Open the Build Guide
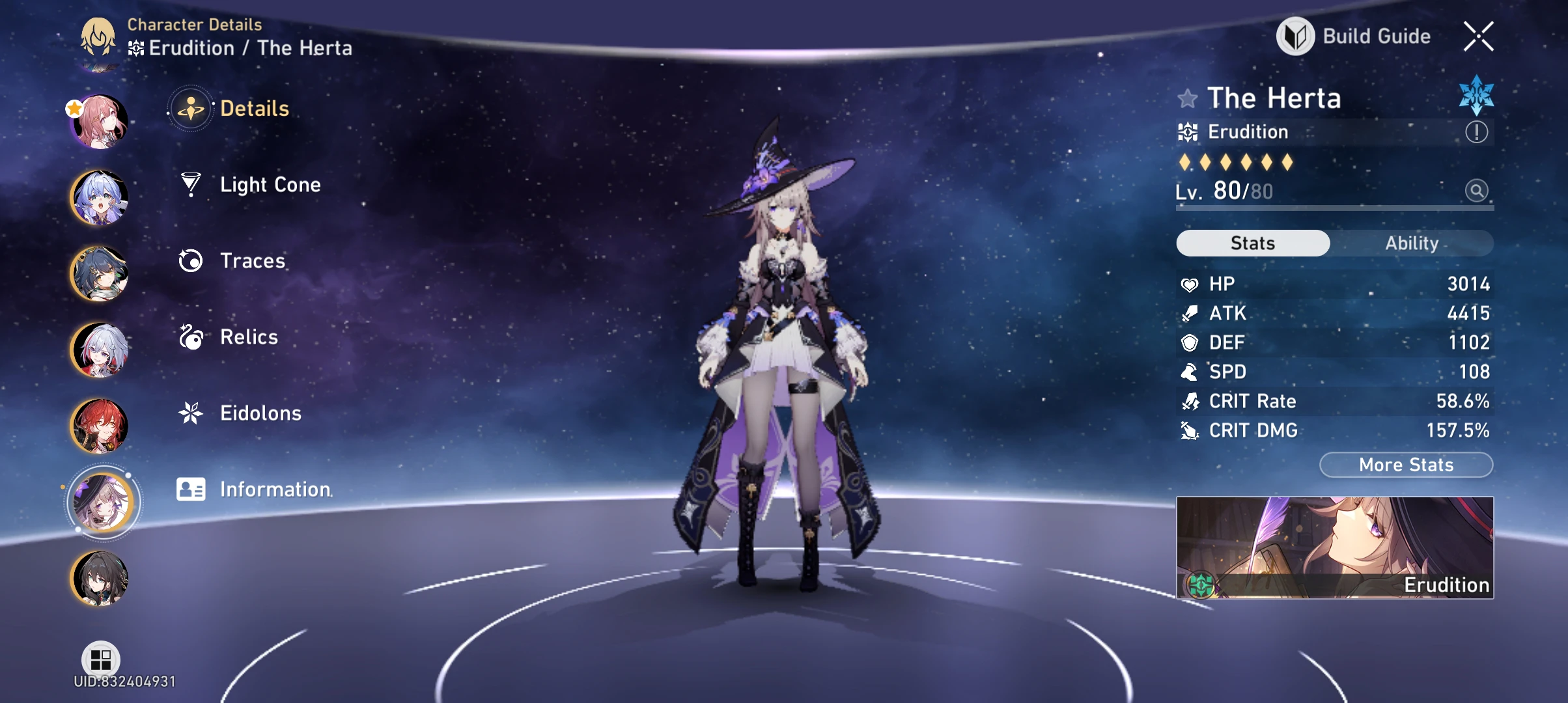This screenshot has height=703, width=1568. [1367, 36]
